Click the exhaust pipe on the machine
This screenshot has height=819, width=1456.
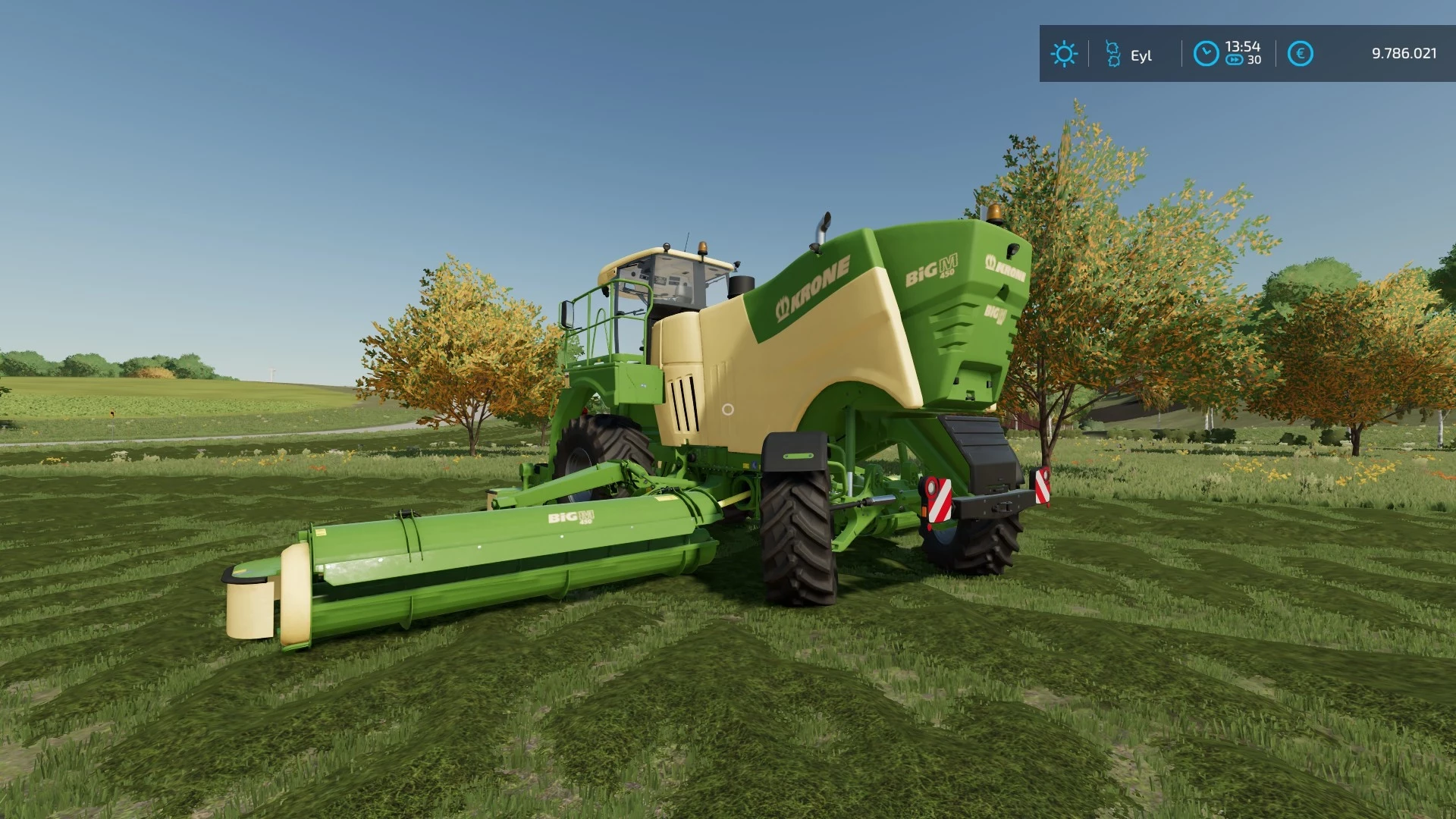[823, 227]
